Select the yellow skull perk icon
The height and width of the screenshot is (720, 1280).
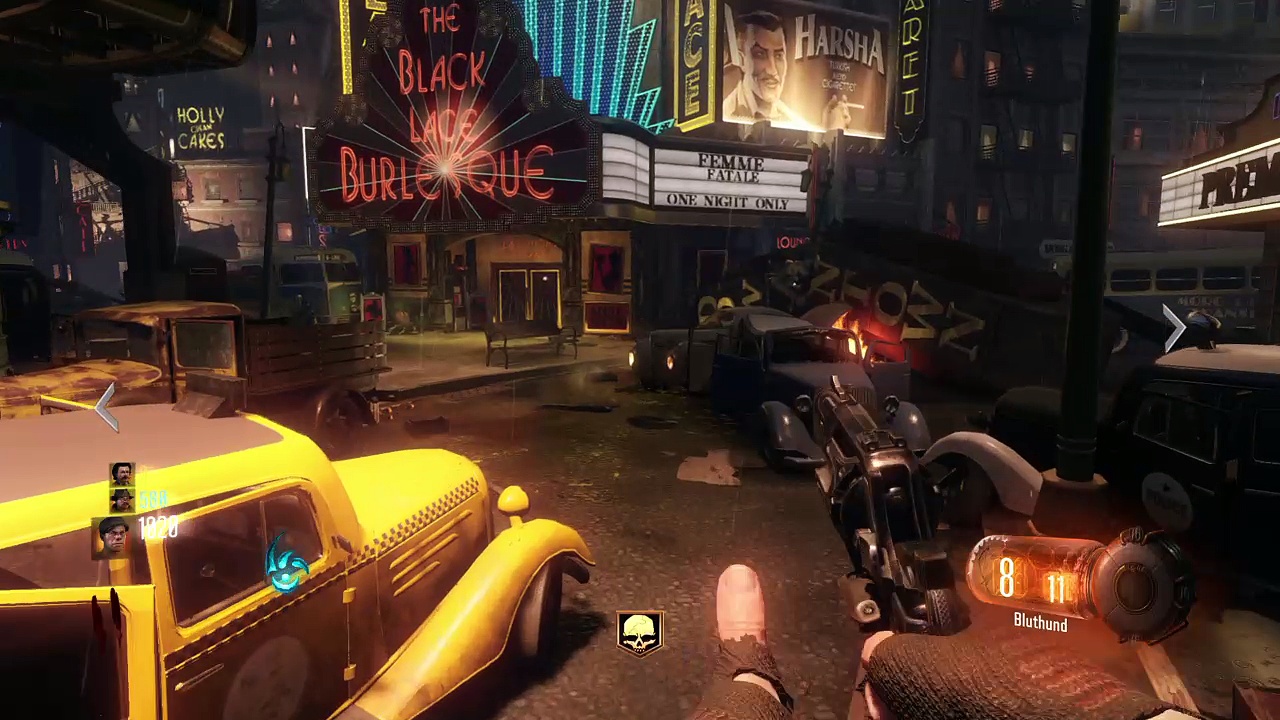point(640,632)
